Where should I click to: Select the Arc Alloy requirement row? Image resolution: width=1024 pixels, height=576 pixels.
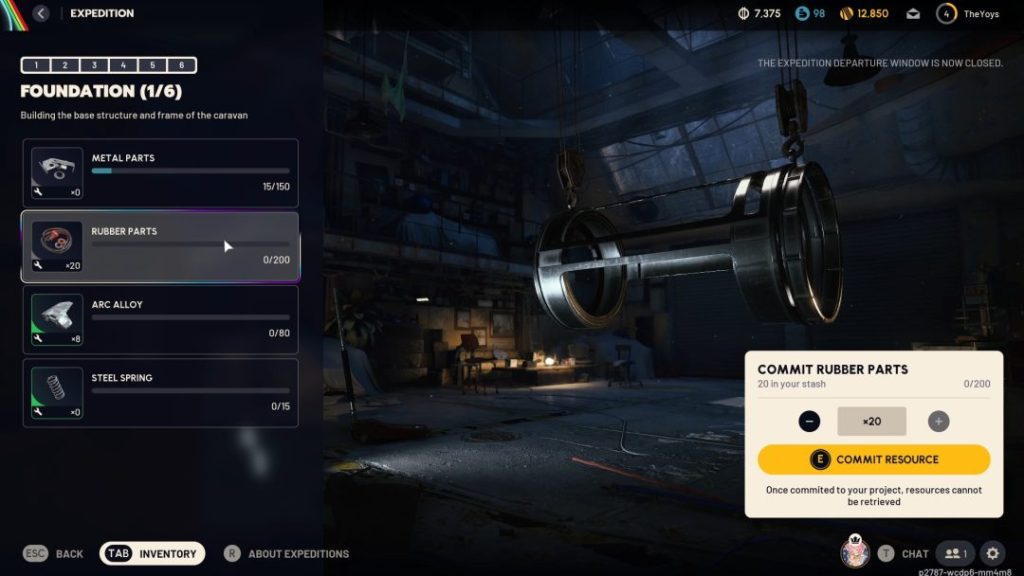(160, 319)
